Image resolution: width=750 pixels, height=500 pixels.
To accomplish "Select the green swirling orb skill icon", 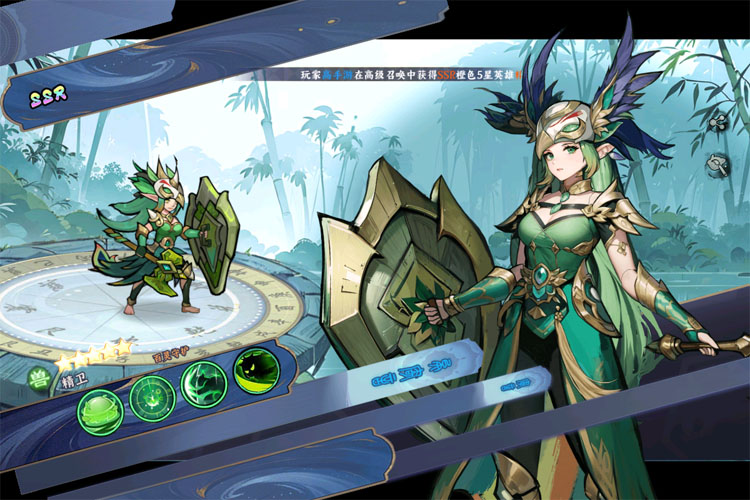I will coord(100,410).
